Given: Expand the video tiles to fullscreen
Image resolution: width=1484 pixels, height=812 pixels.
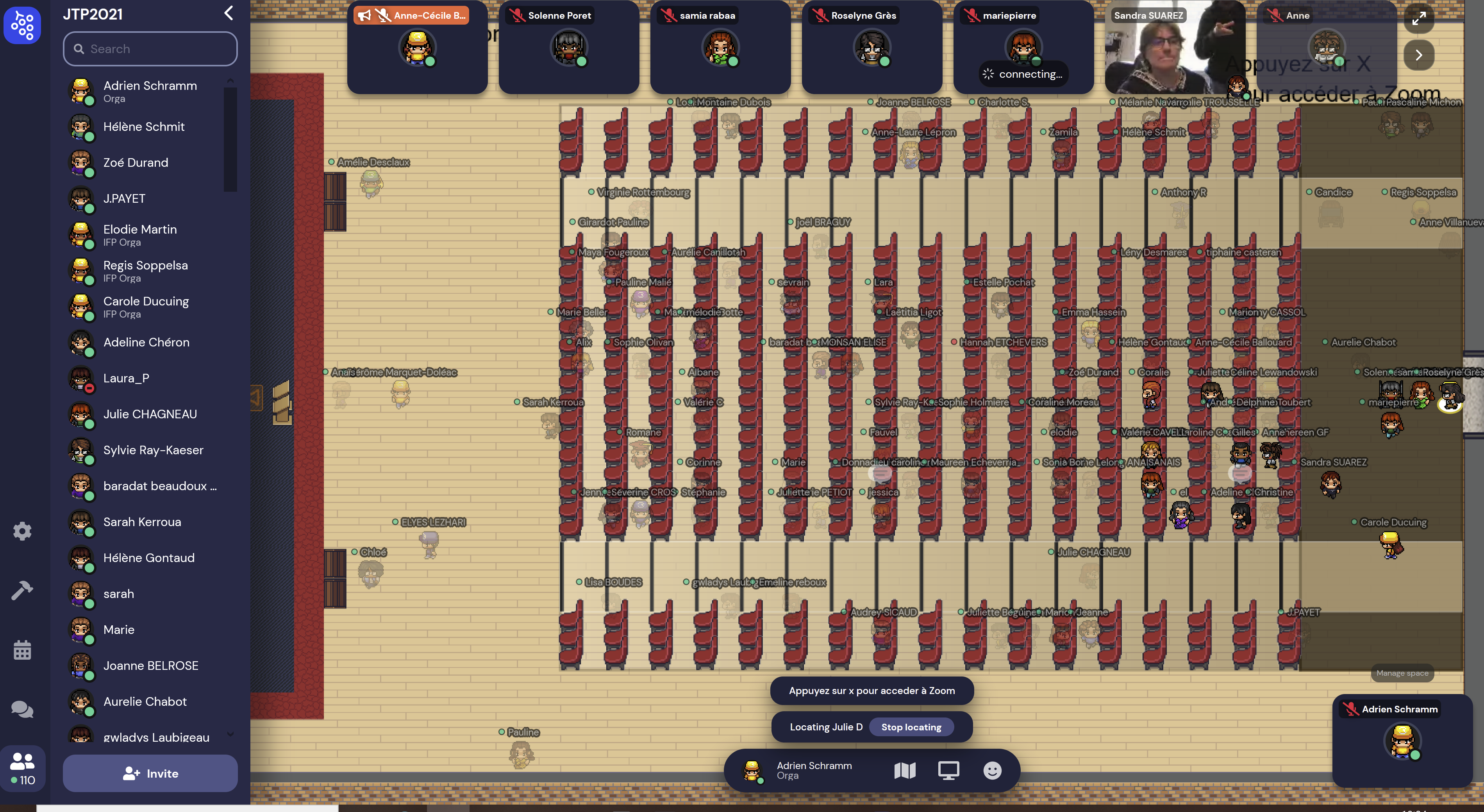Looking at the screenshot, I should pos(1419,18).
